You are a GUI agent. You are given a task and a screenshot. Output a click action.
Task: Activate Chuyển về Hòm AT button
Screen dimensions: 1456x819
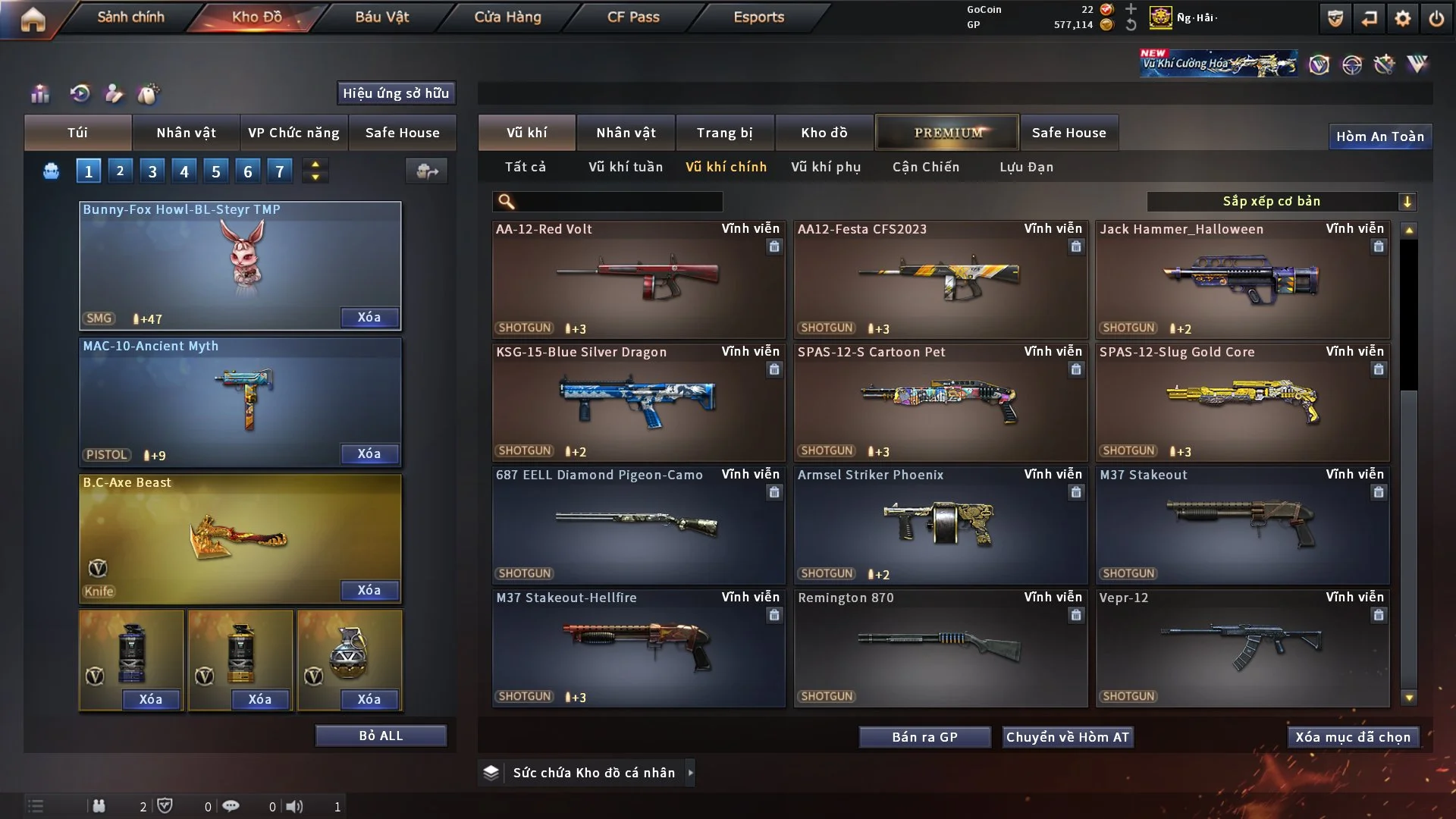tap(1068, 737)
